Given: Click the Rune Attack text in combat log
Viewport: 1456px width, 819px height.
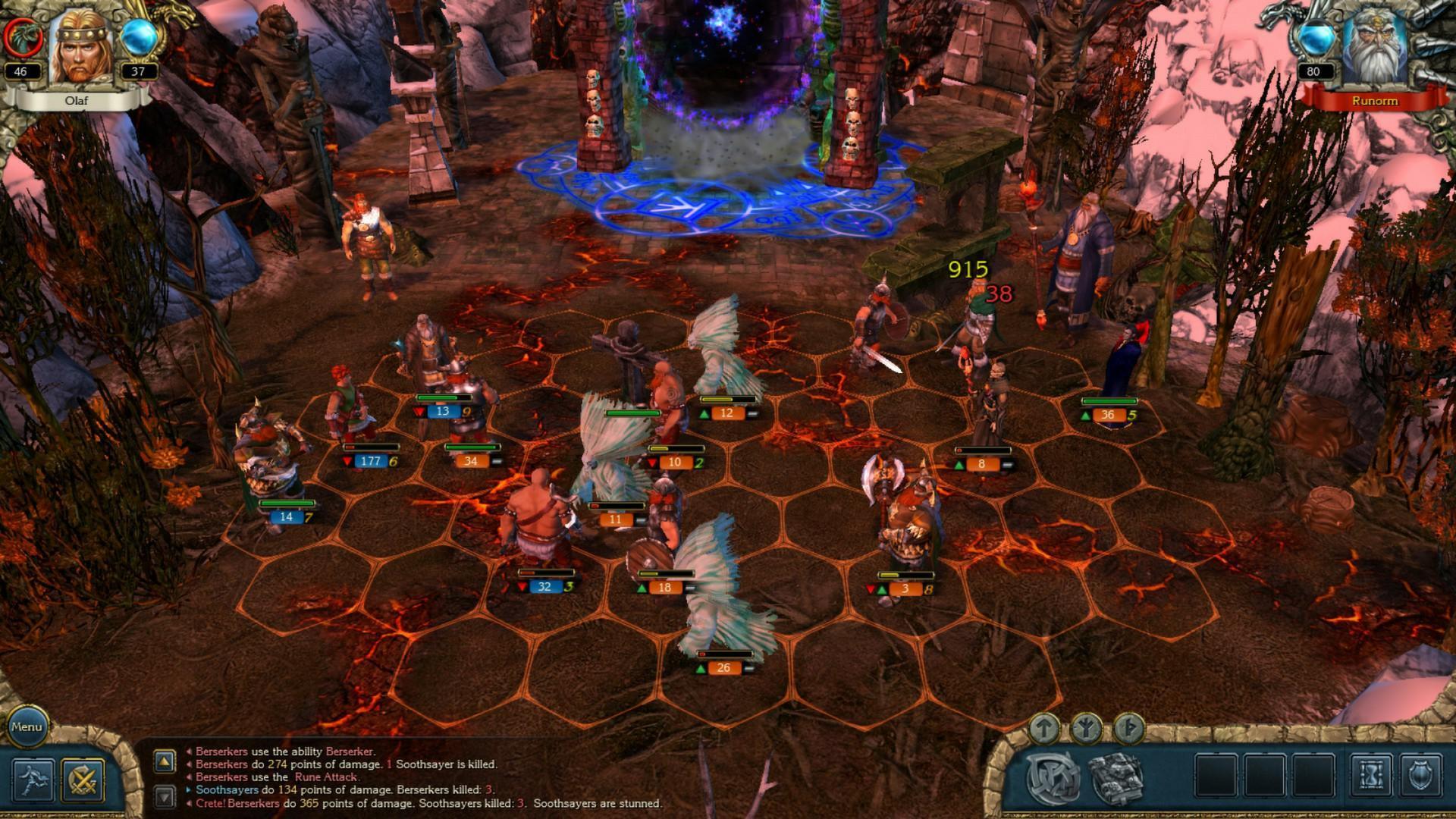Looking at the screenshot, I should coord(327,777).
